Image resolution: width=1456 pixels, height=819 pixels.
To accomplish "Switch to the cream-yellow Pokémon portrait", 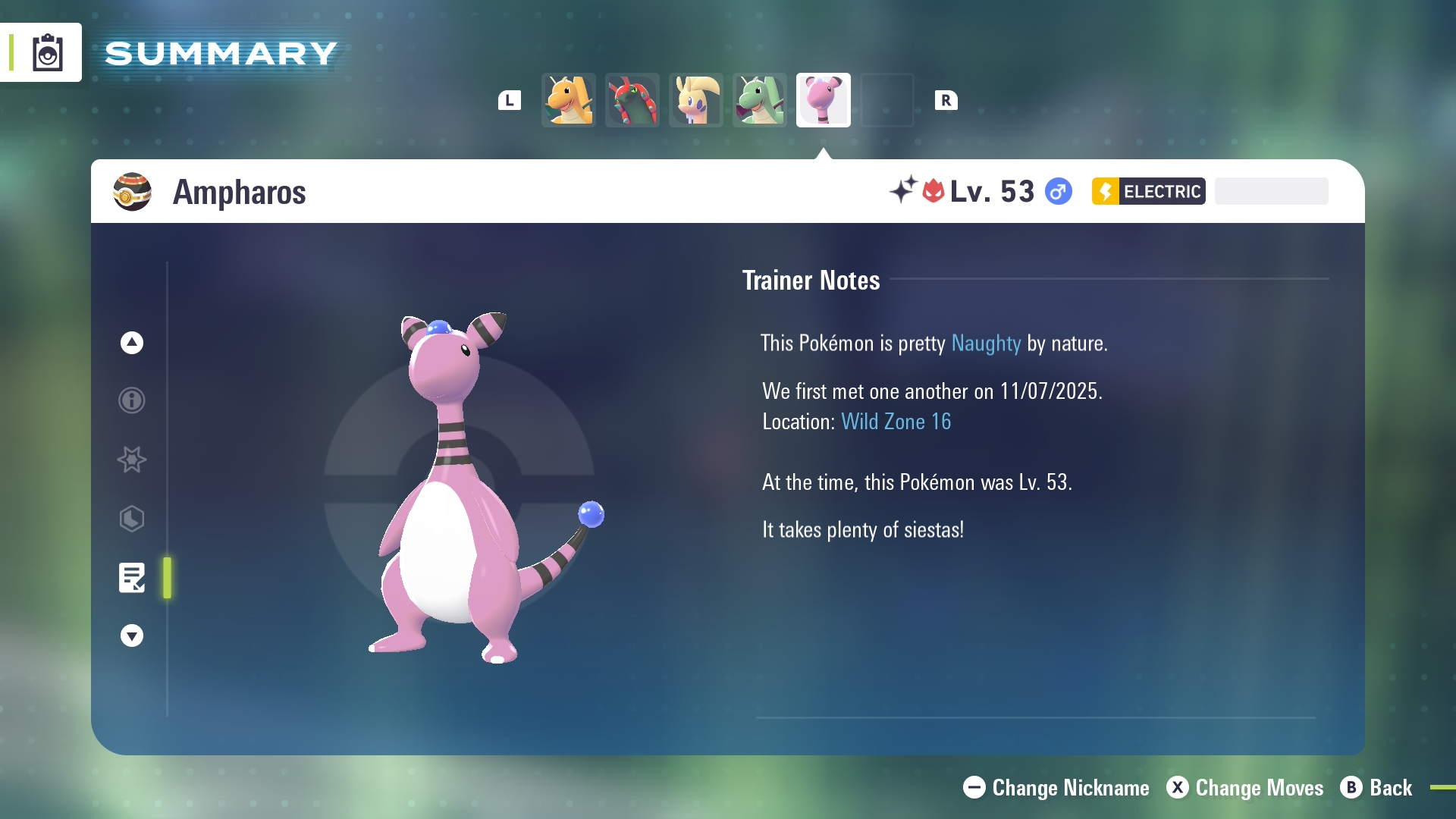I will tap(696, 100).
